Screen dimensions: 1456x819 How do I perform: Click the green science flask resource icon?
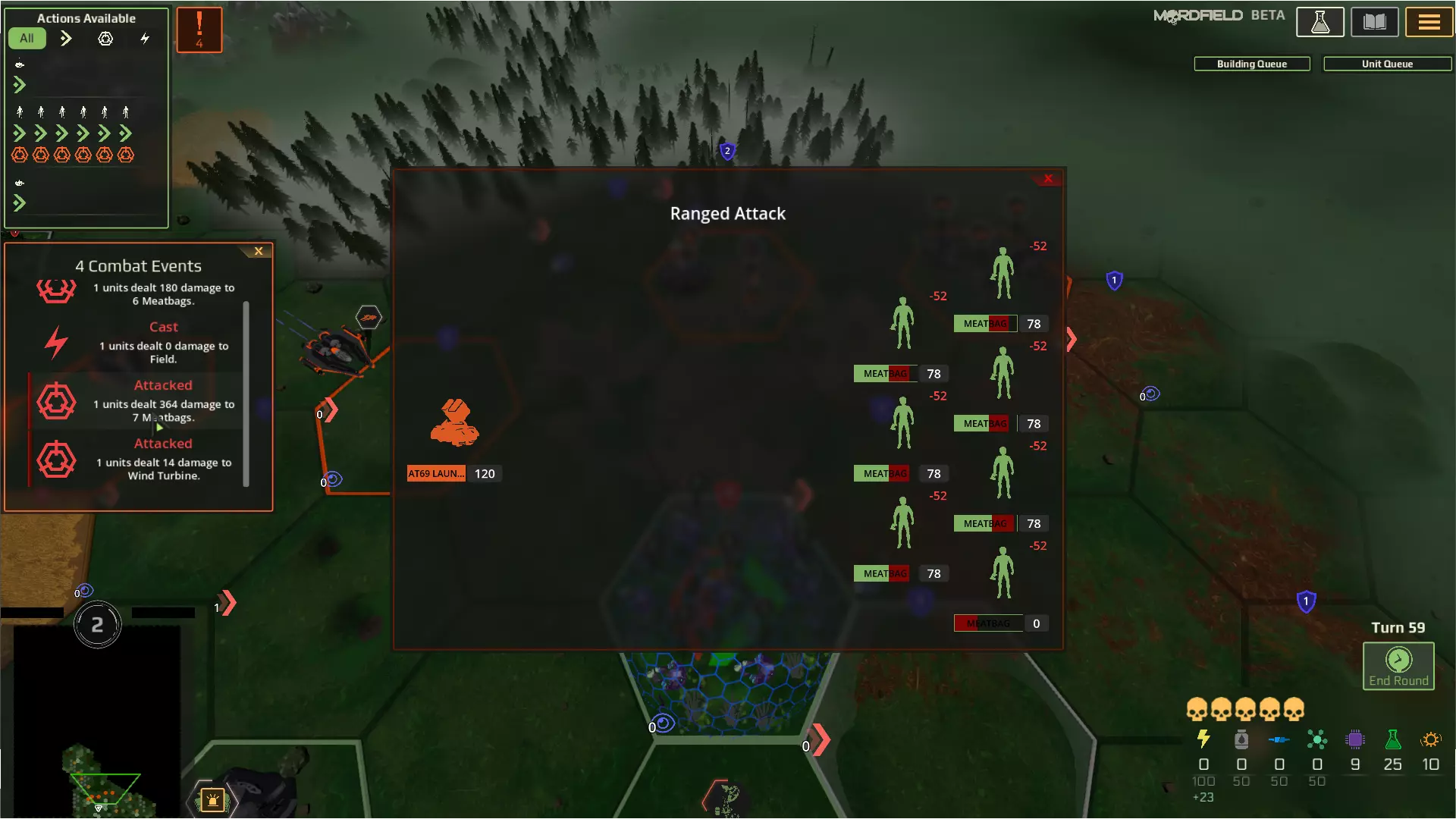pyautogui.click(x=1393, y=741)
